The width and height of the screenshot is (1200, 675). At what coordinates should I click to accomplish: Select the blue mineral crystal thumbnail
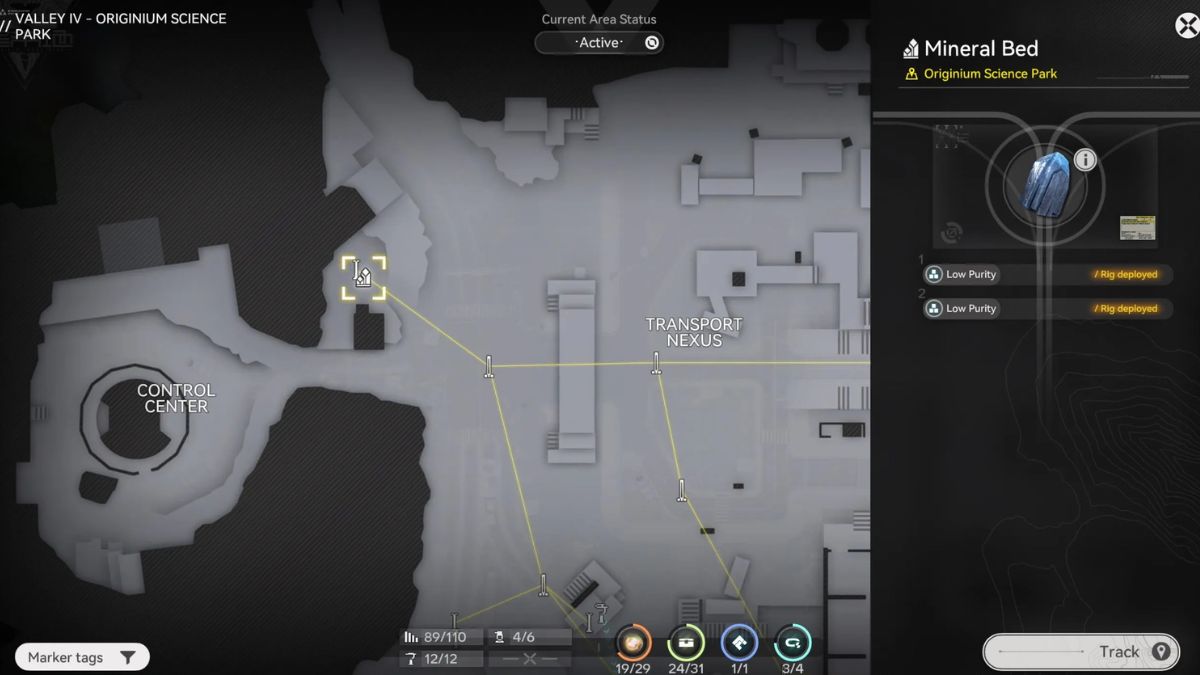1046,184
